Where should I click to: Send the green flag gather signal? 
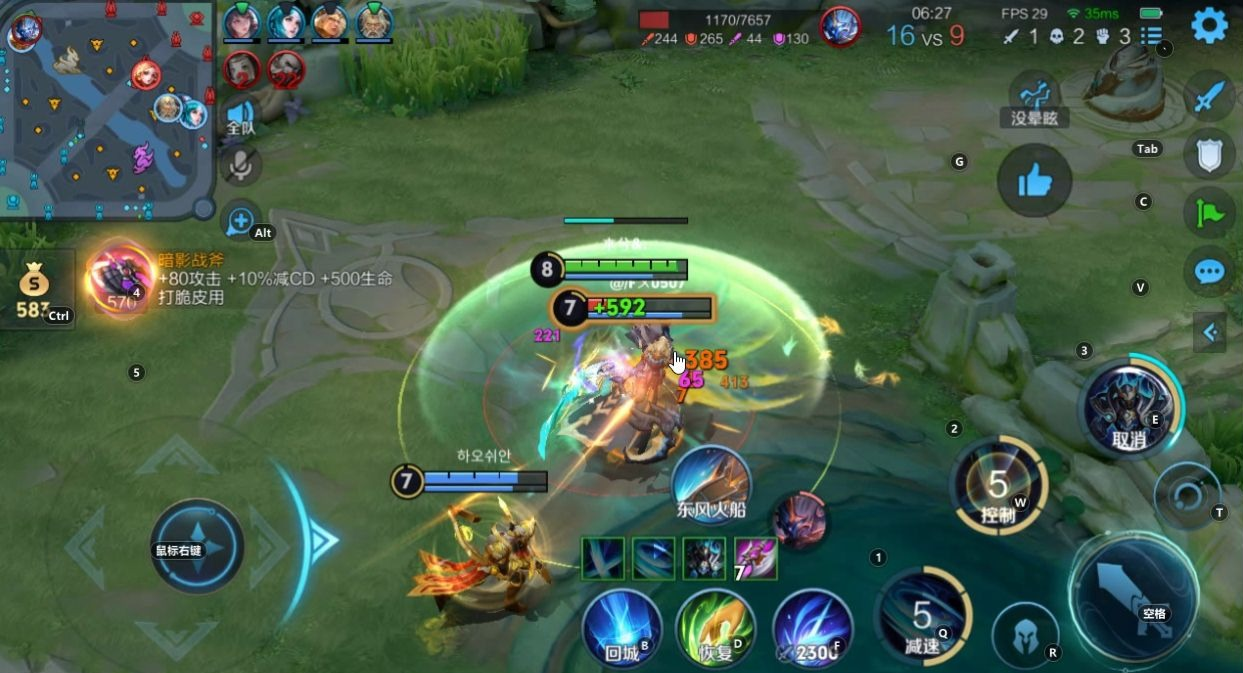pyautogui.click(x=1210, y=212)
